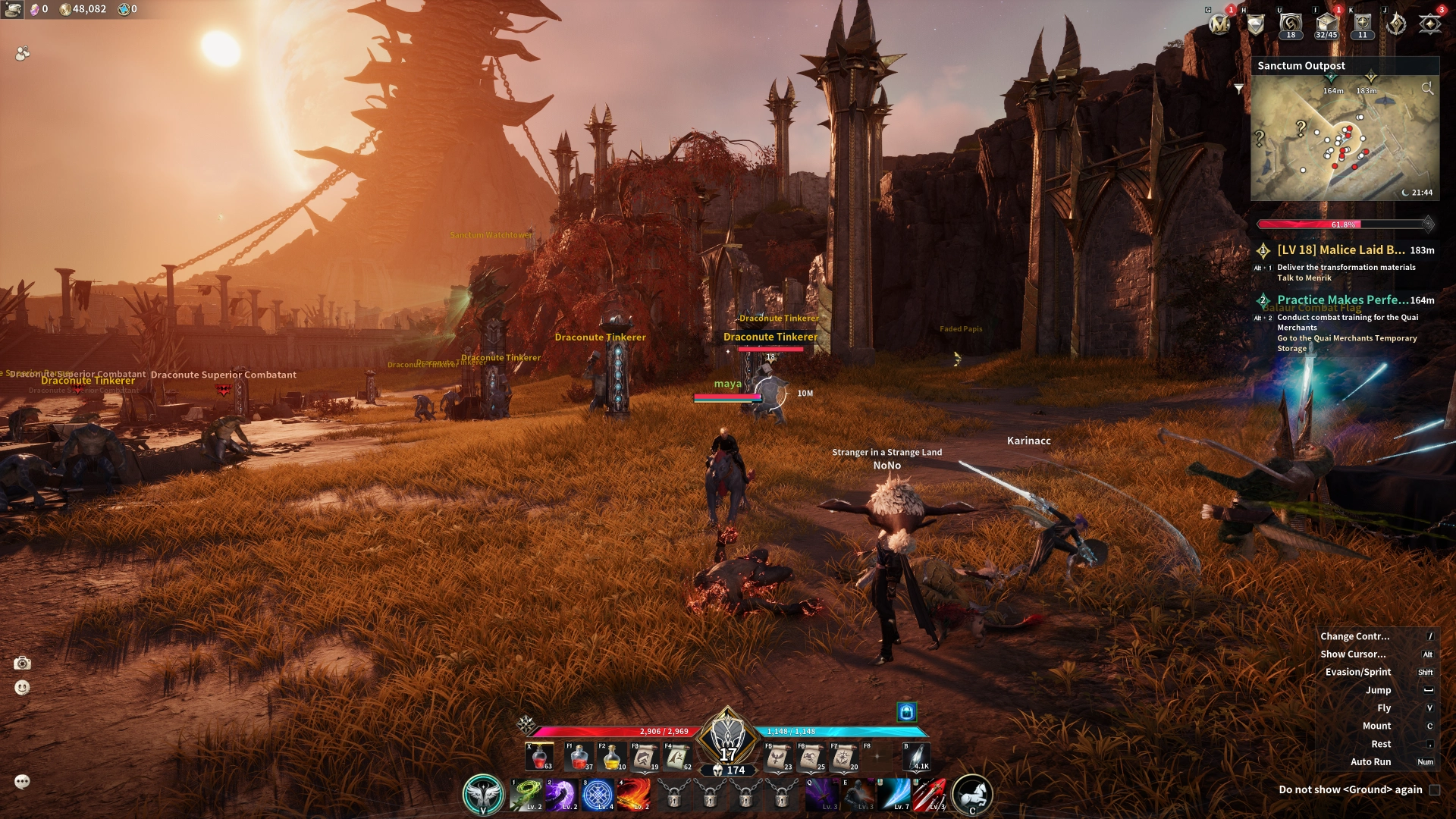Activate the winged flight button

[483, 795]
